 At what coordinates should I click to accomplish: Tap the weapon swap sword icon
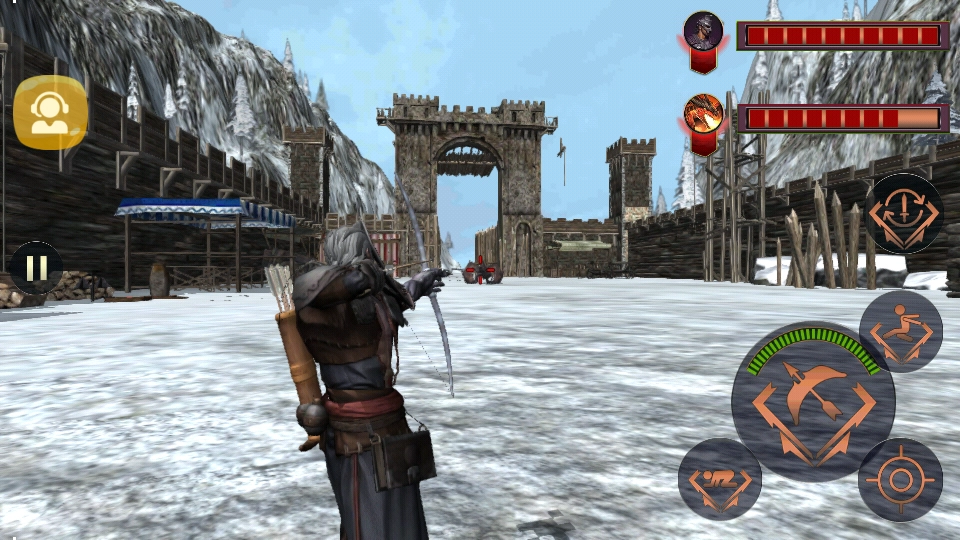(903, 213)
